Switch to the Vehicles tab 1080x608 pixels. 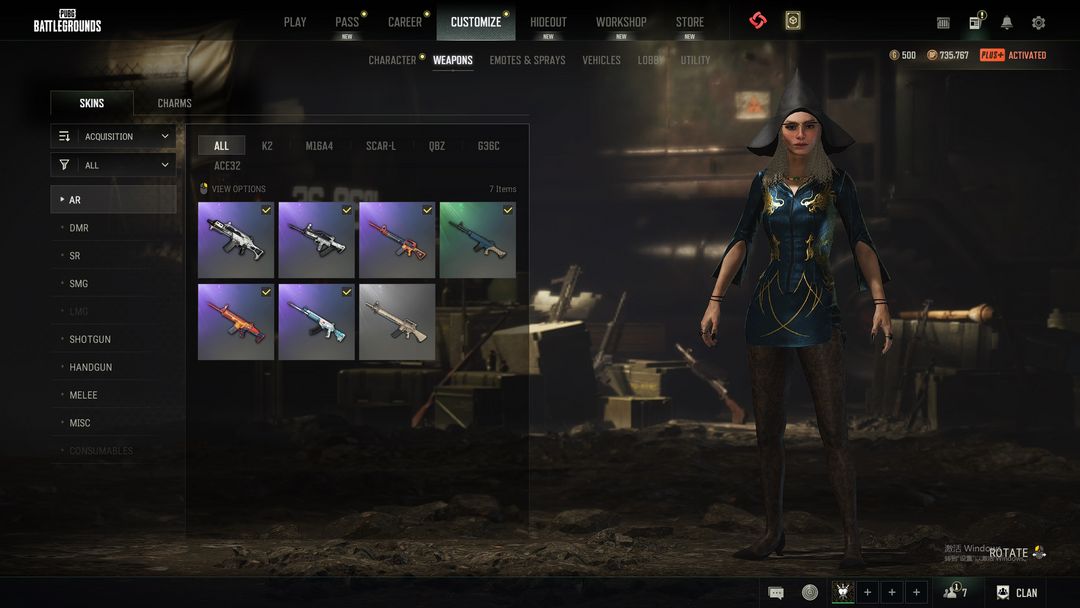click(601, 60)
